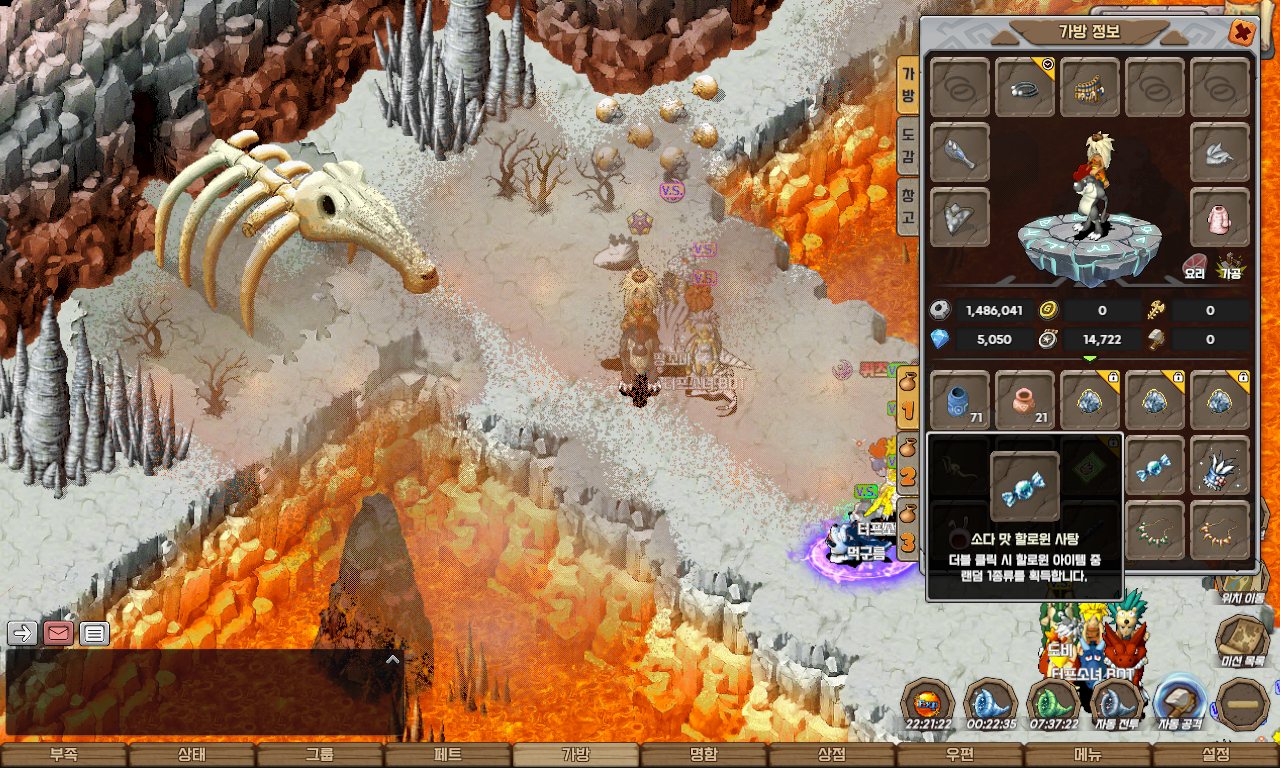Toggle 자동 전투 auto battle

coord(1117,703)
